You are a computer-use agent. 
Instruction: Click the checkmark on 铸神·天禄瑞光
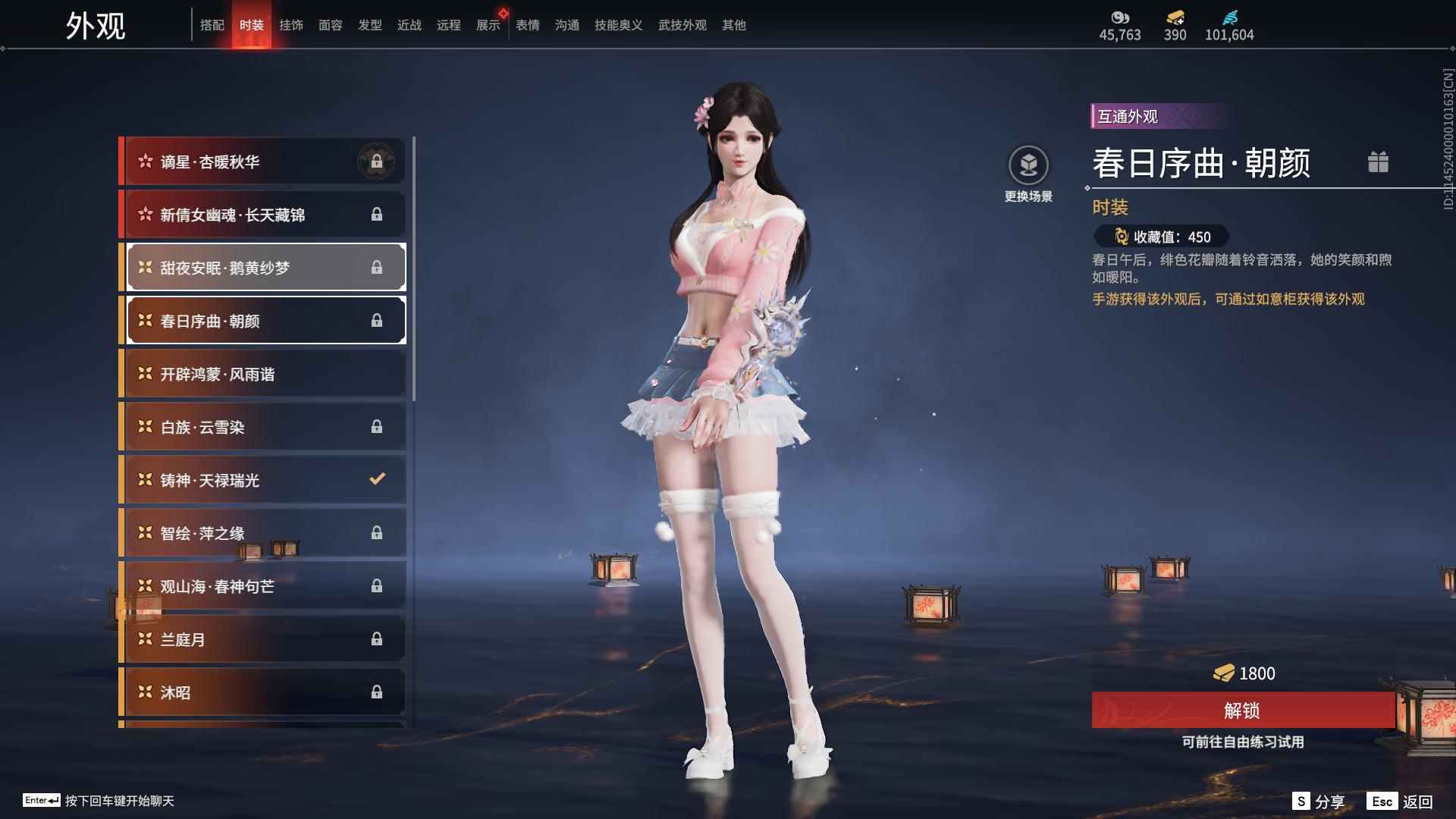[x=377, y=479]
